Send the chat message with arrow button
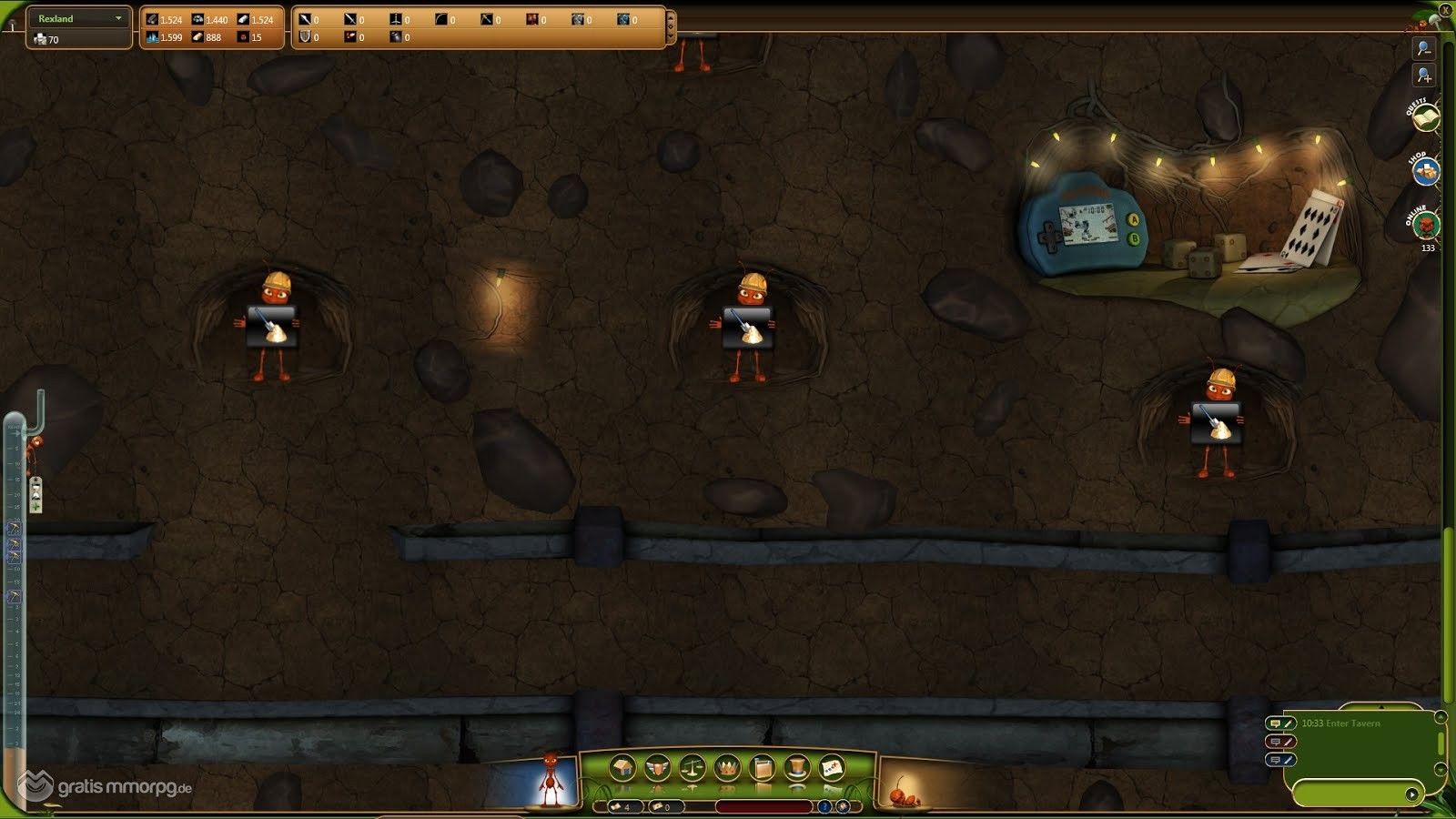The height and width of the screenshot is (819, 1456). pyautogui.click(x=1411, y=794)
